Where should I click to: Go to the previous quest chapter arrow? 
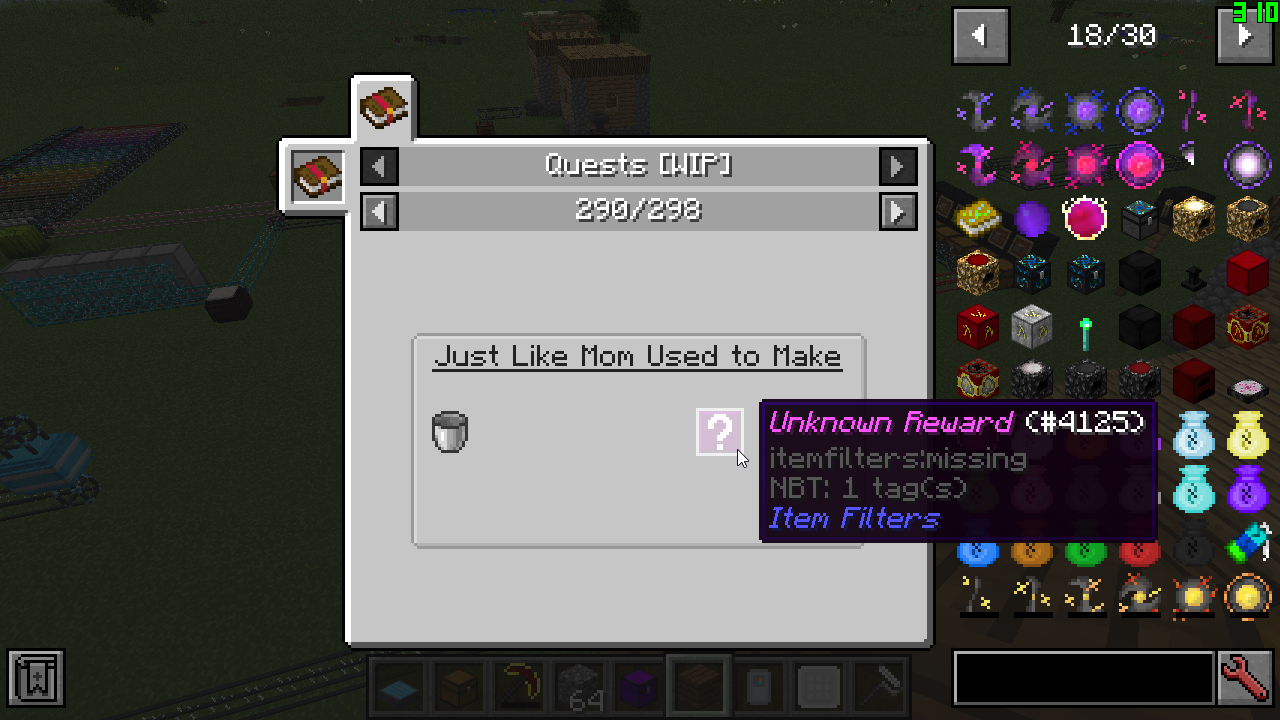(x=379, y=166)
